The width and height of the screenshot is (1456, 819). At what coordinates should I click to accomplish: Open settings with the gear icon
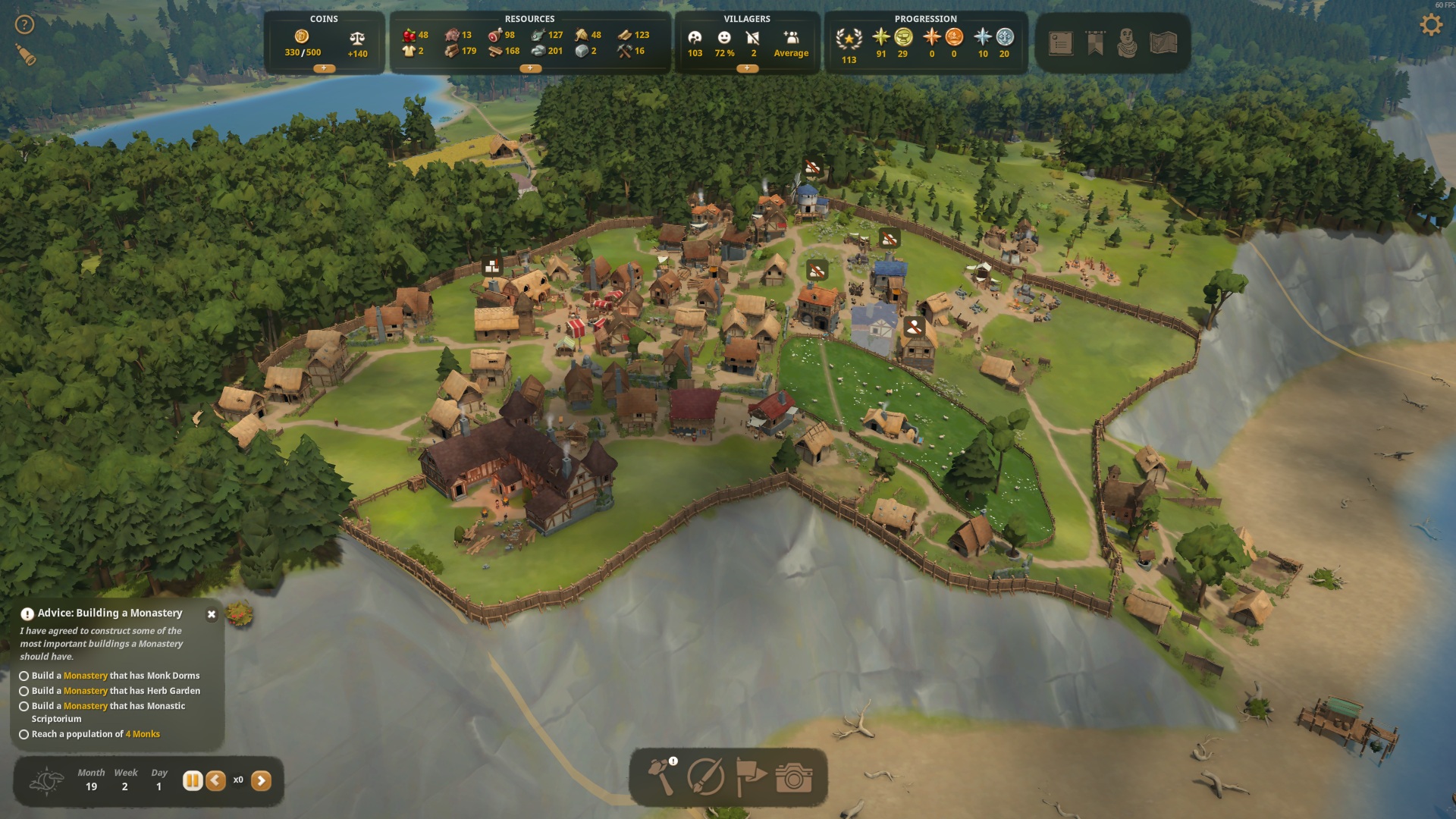point(1431,25)
